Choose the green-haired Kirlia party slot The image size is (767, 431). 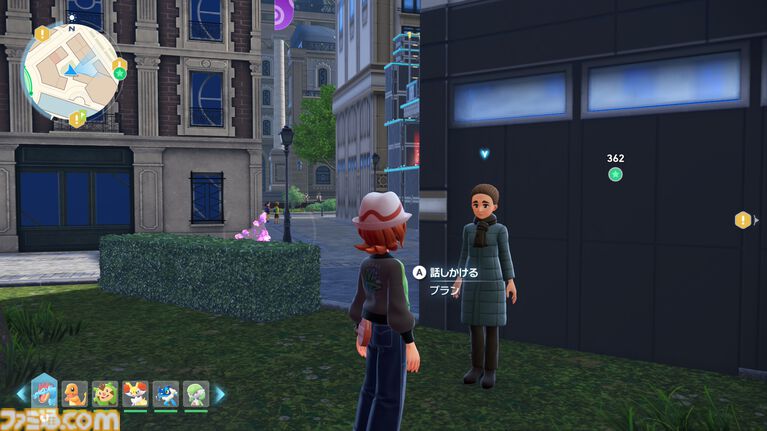point(196,394)
